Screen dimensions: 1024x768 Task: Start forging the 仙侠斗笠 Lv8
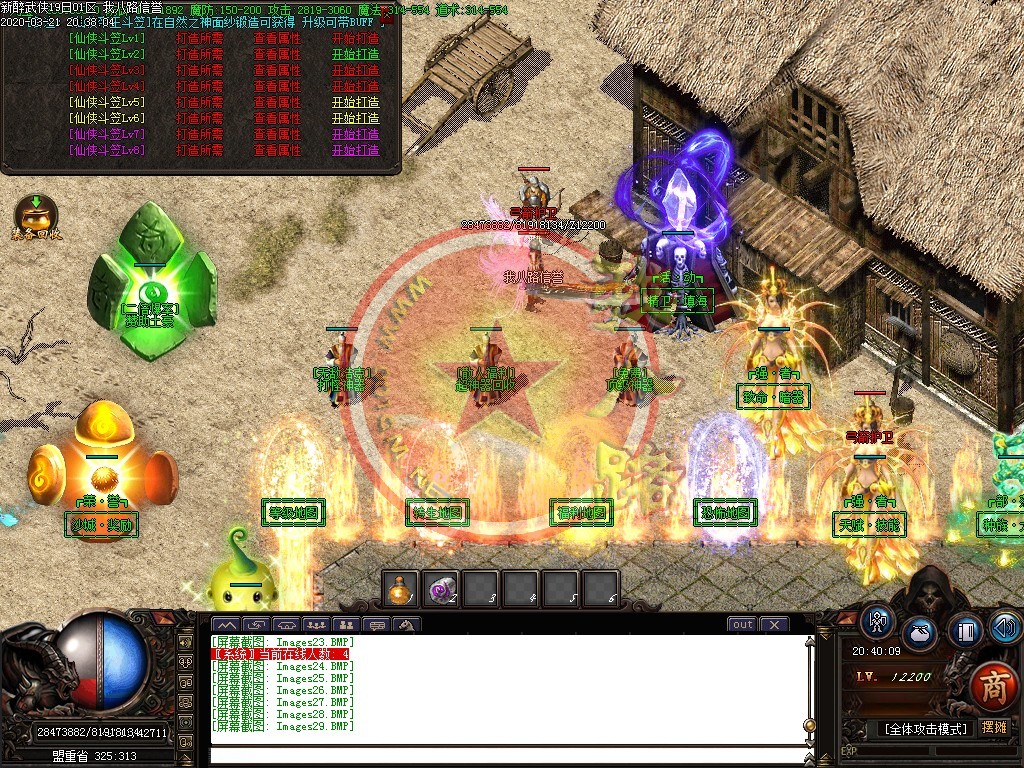click(355, 150)
